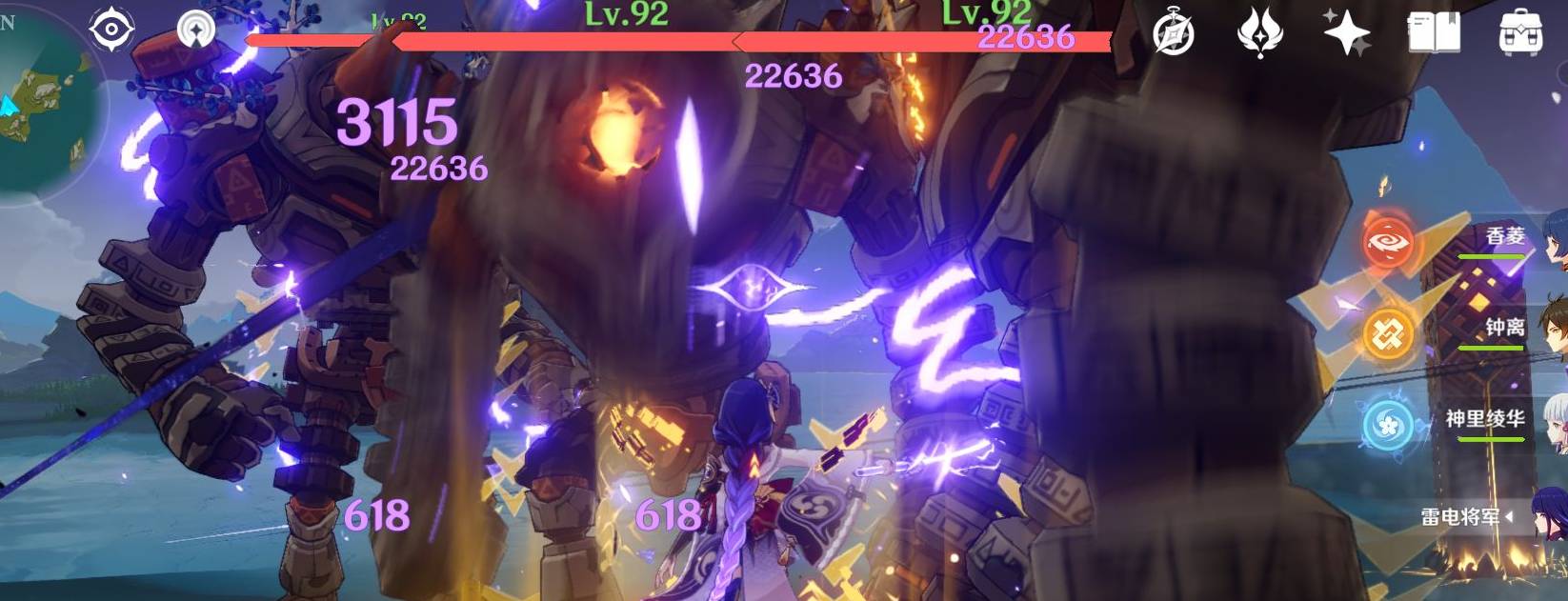Viewport: 1568px width, 601px height.
Task: Click the eye-shaped quest navigation icon
Action: pos(111,30)
